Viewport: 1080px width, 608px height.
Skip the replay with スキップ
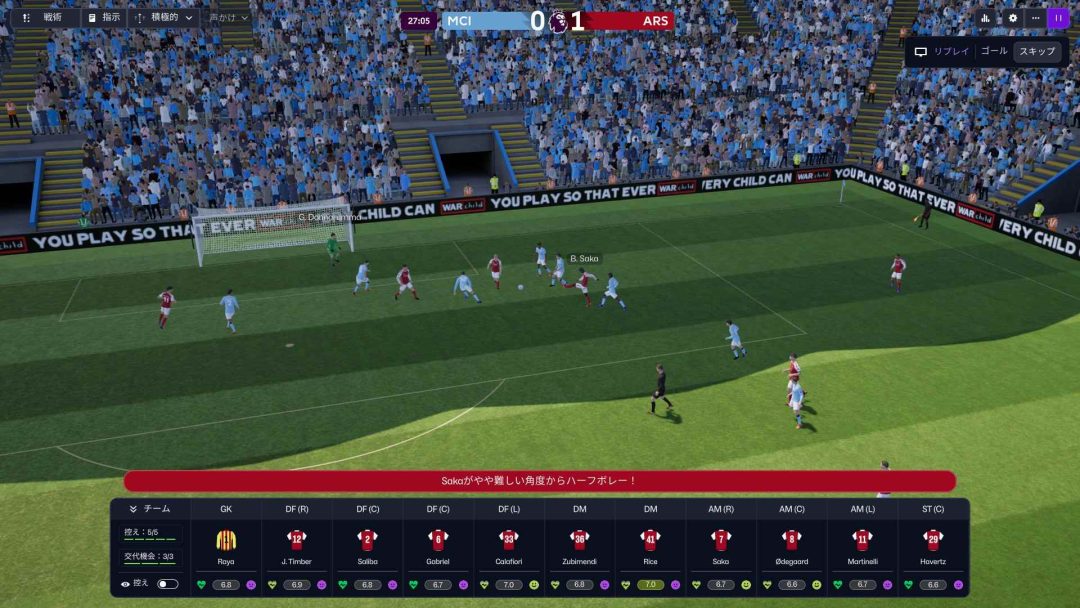(x=1037, y=51)
